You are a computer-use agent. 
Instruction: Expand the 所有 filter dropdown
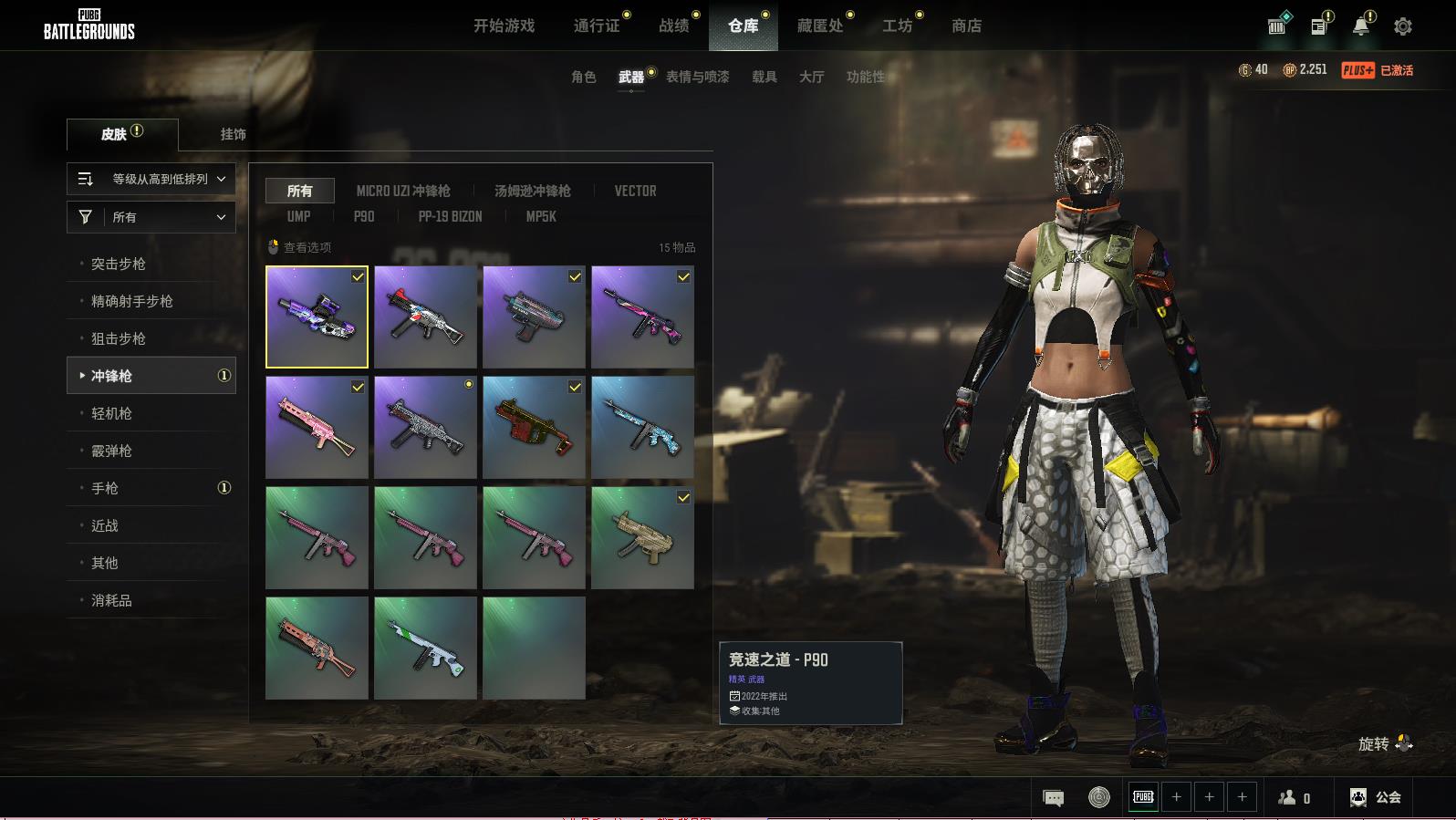(151, 217)
